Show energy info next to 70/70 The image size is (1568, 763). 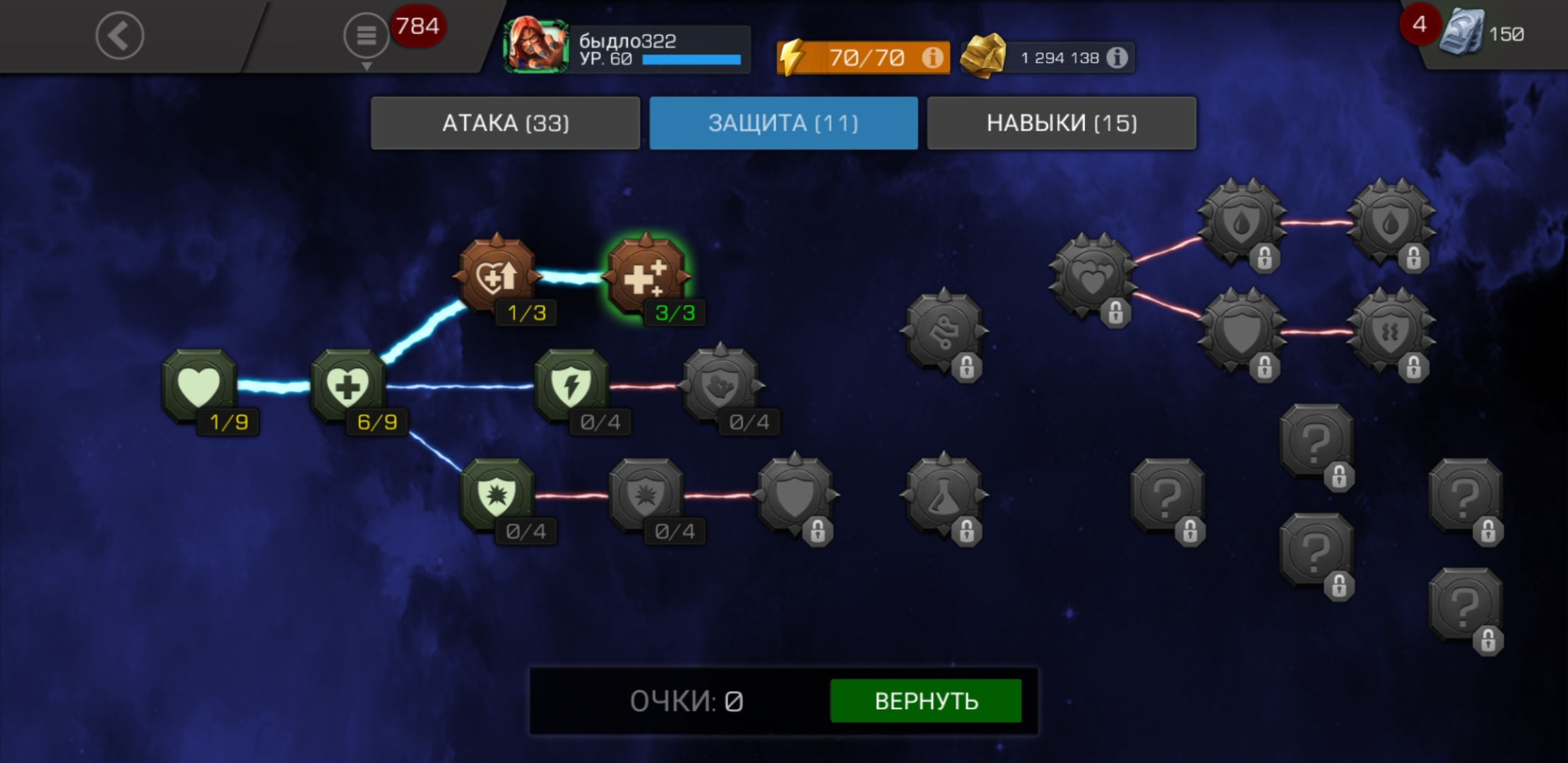tap(932, 57)
